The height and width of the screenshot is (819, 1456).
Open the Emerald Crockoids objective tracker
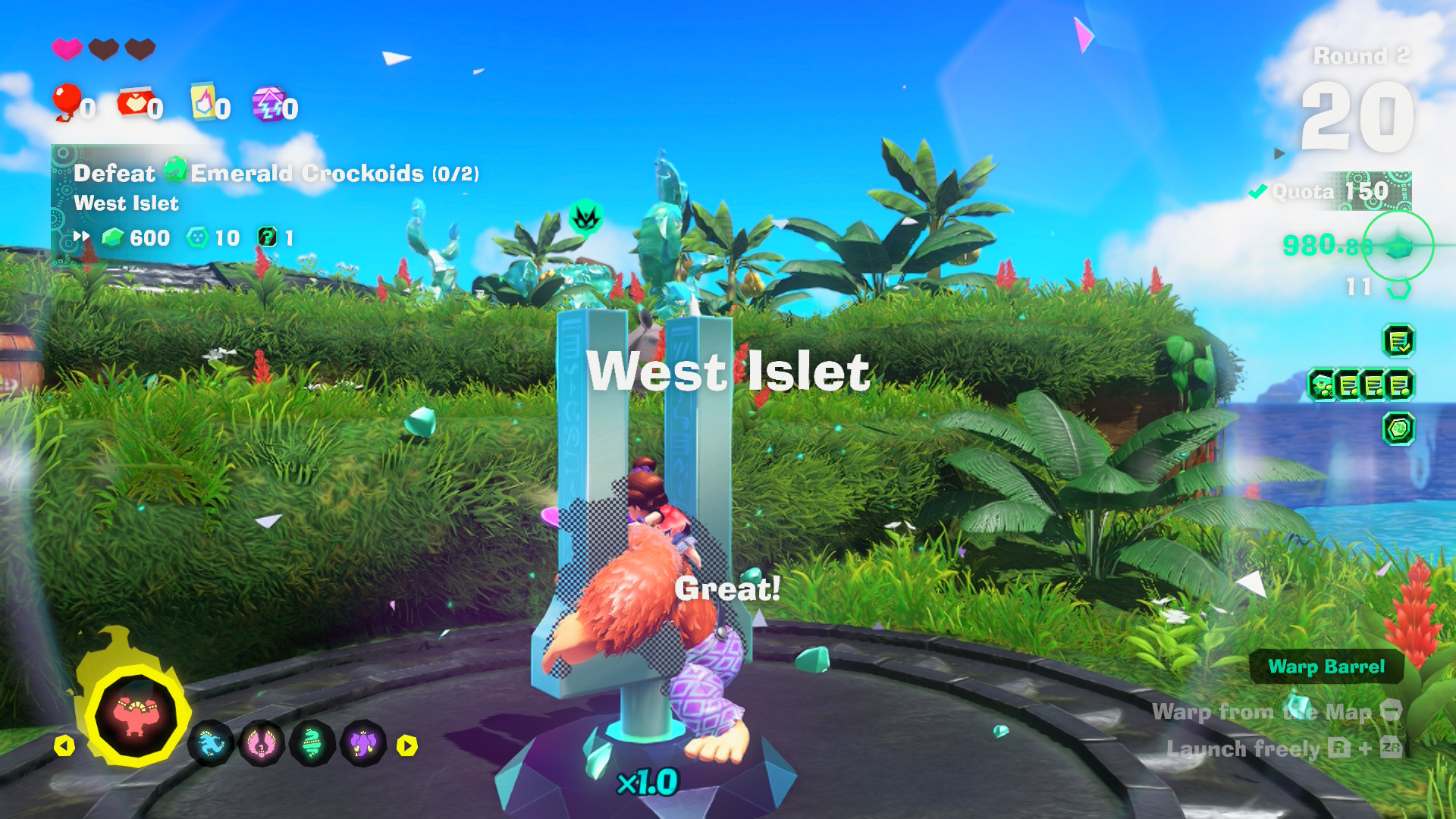coord(277,174)
